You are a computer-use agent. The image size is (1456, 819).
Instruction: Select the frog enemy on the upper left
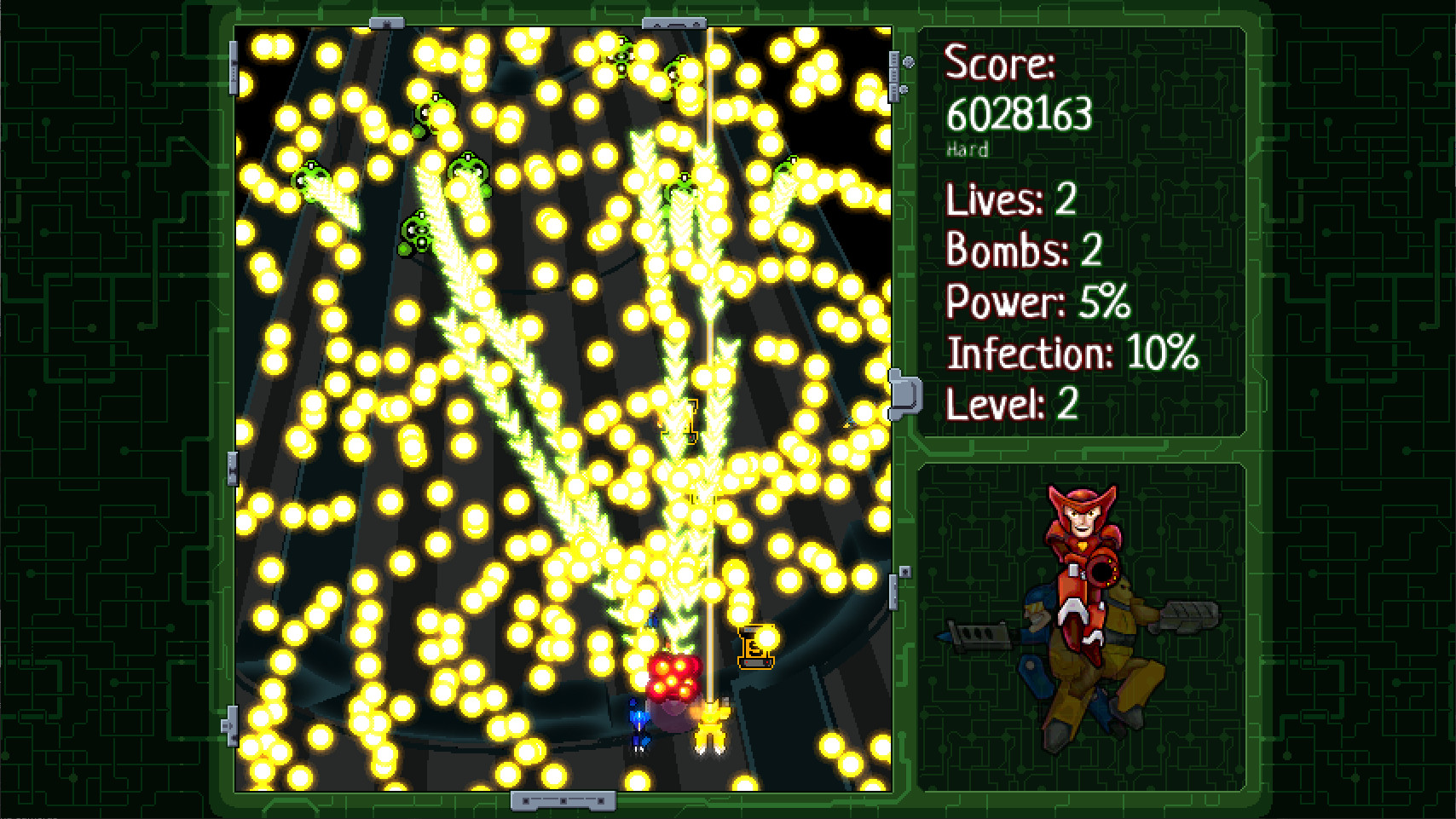pyautogui.click(x=310, y=176)
